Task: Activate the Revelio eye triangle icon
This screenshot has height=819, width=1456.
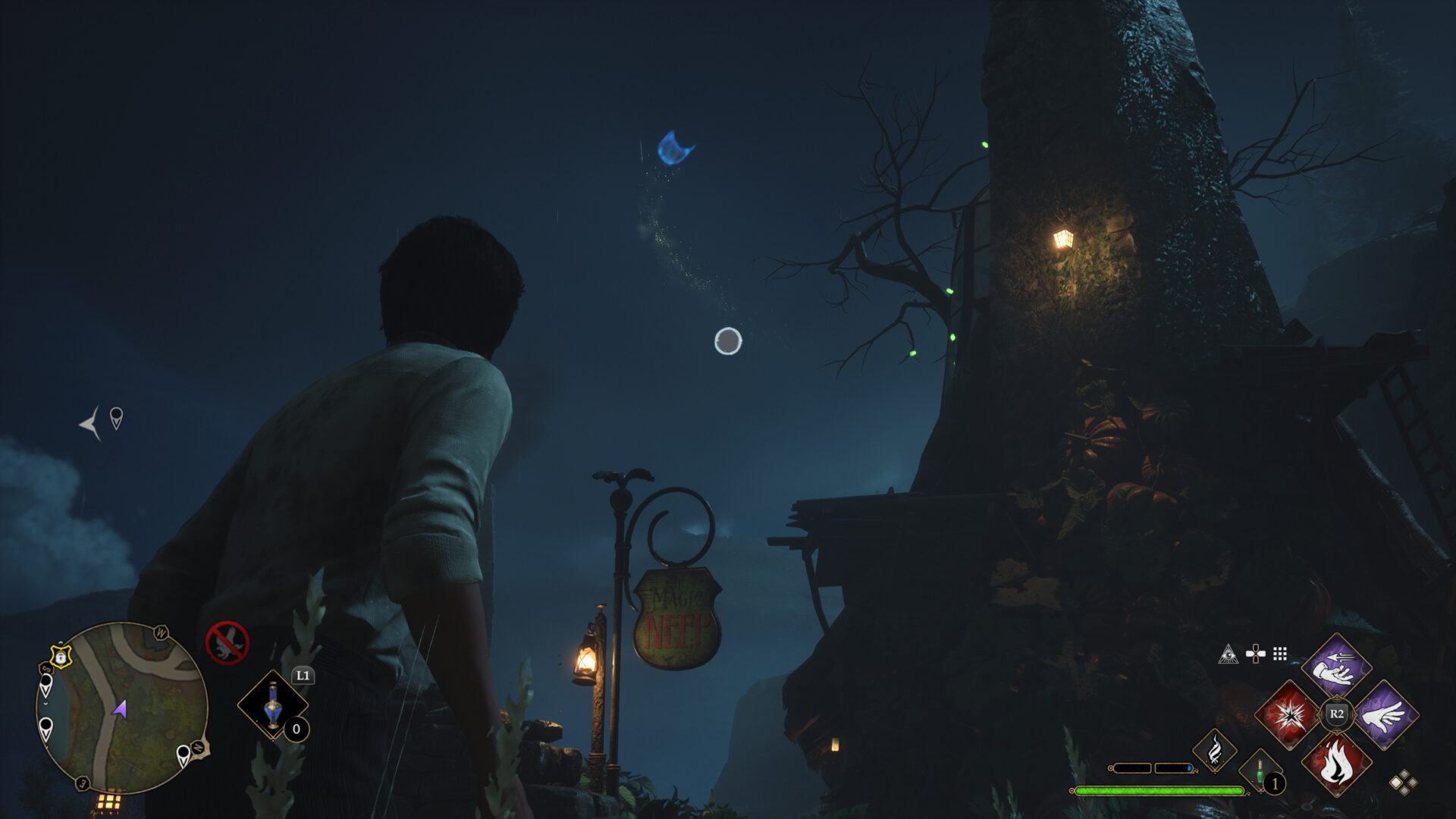Action: click(x=1228, y=654)
